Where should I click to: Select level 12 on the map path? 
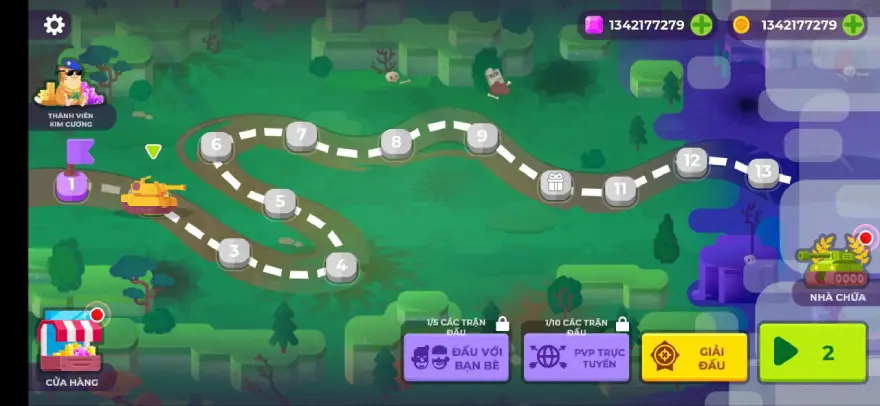coord(691,160)
